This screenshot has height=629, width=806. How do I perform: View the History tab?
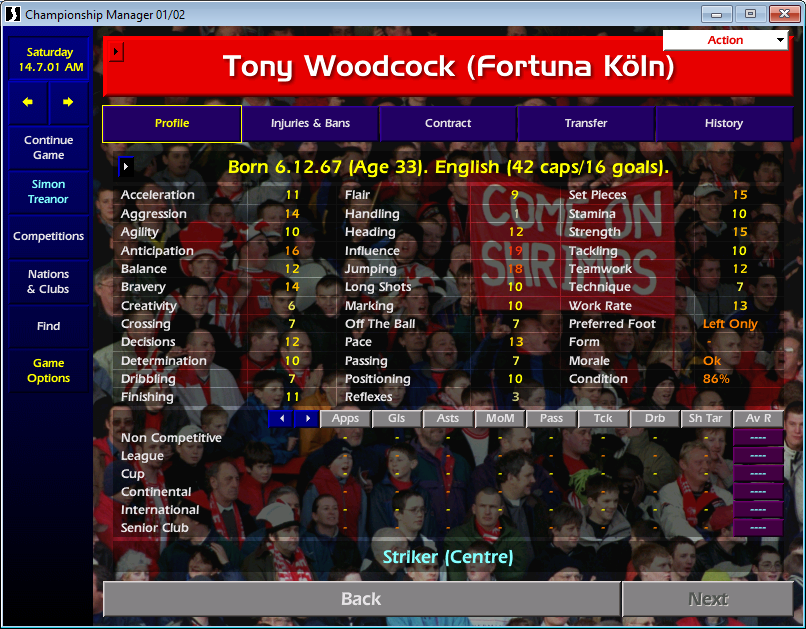[723, 124]
